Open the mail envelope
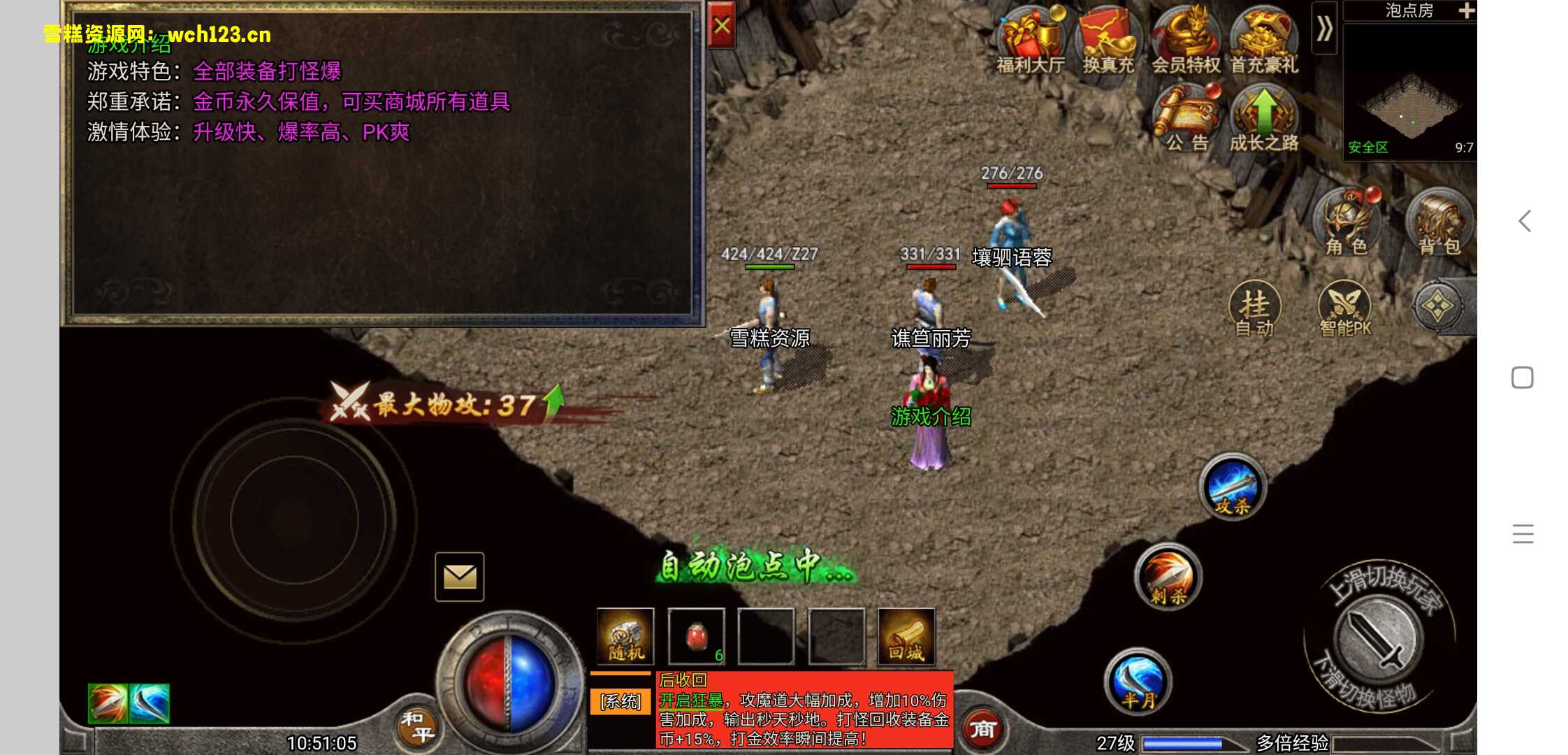This screenshot has width=1568, height=755. pyautogui.click(x=460, y=577)
